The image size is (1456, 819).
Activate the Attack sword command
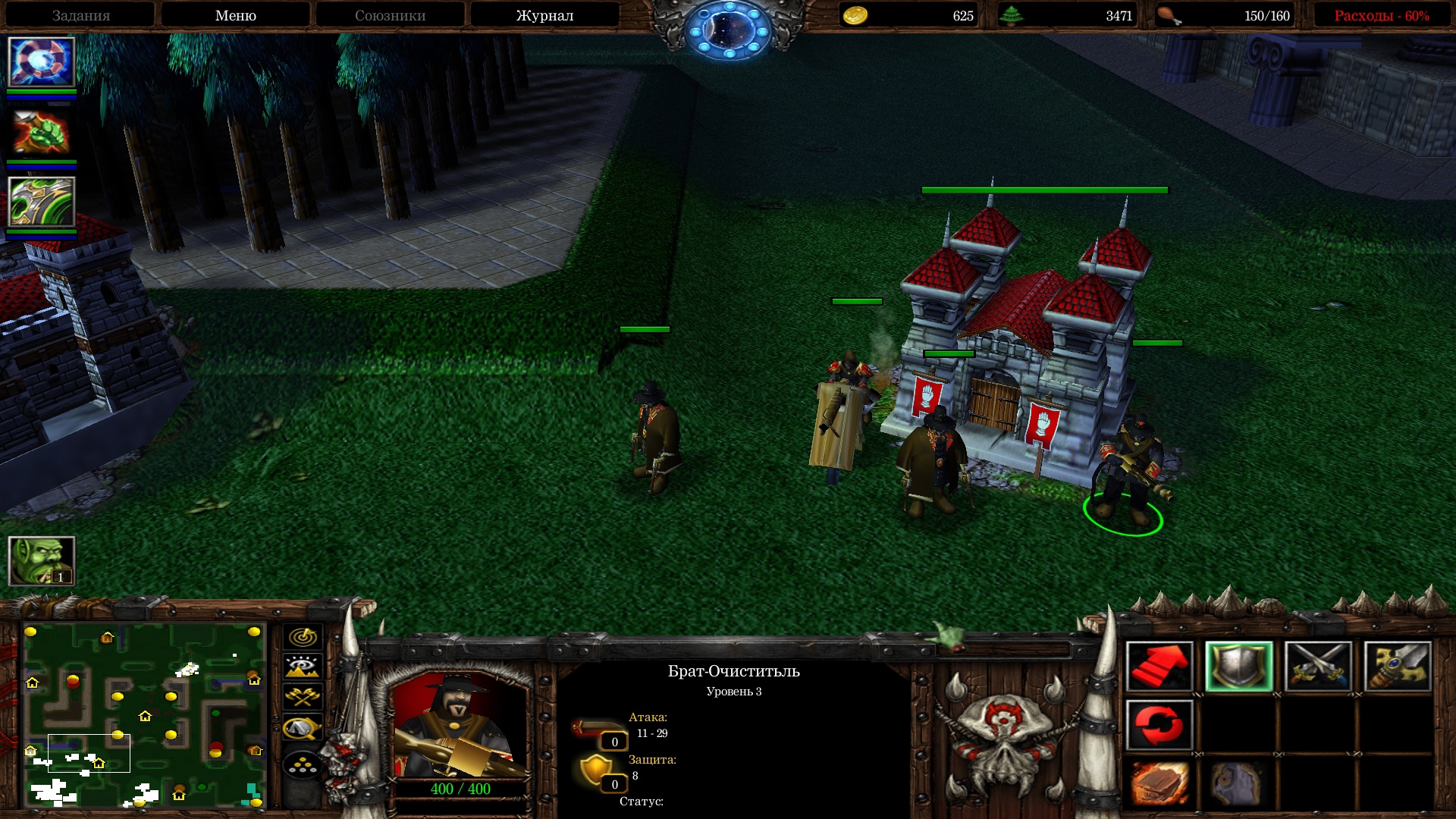point(1397,667)
